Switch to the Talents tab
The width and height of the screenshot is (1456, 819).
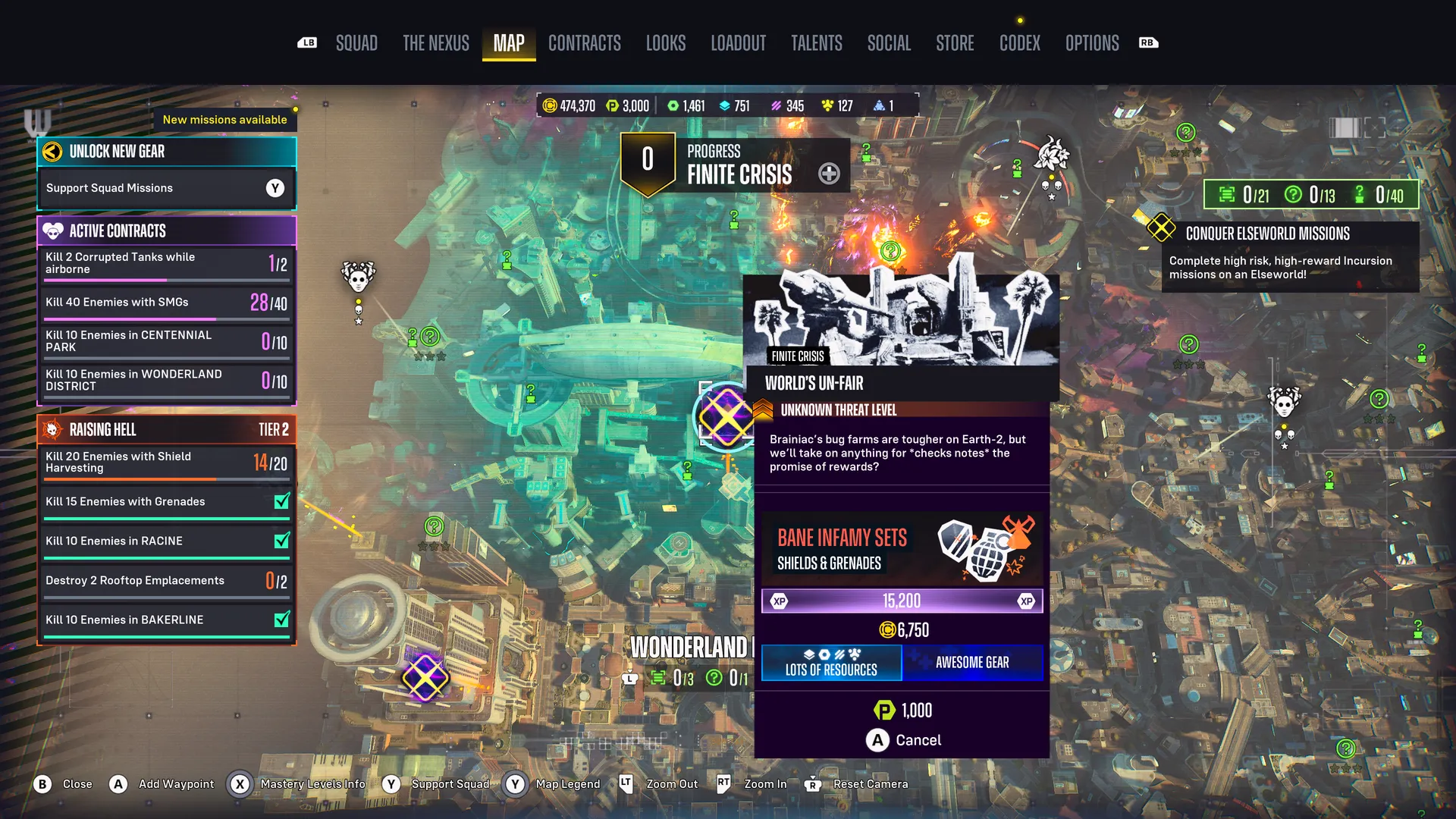[817, 43]
